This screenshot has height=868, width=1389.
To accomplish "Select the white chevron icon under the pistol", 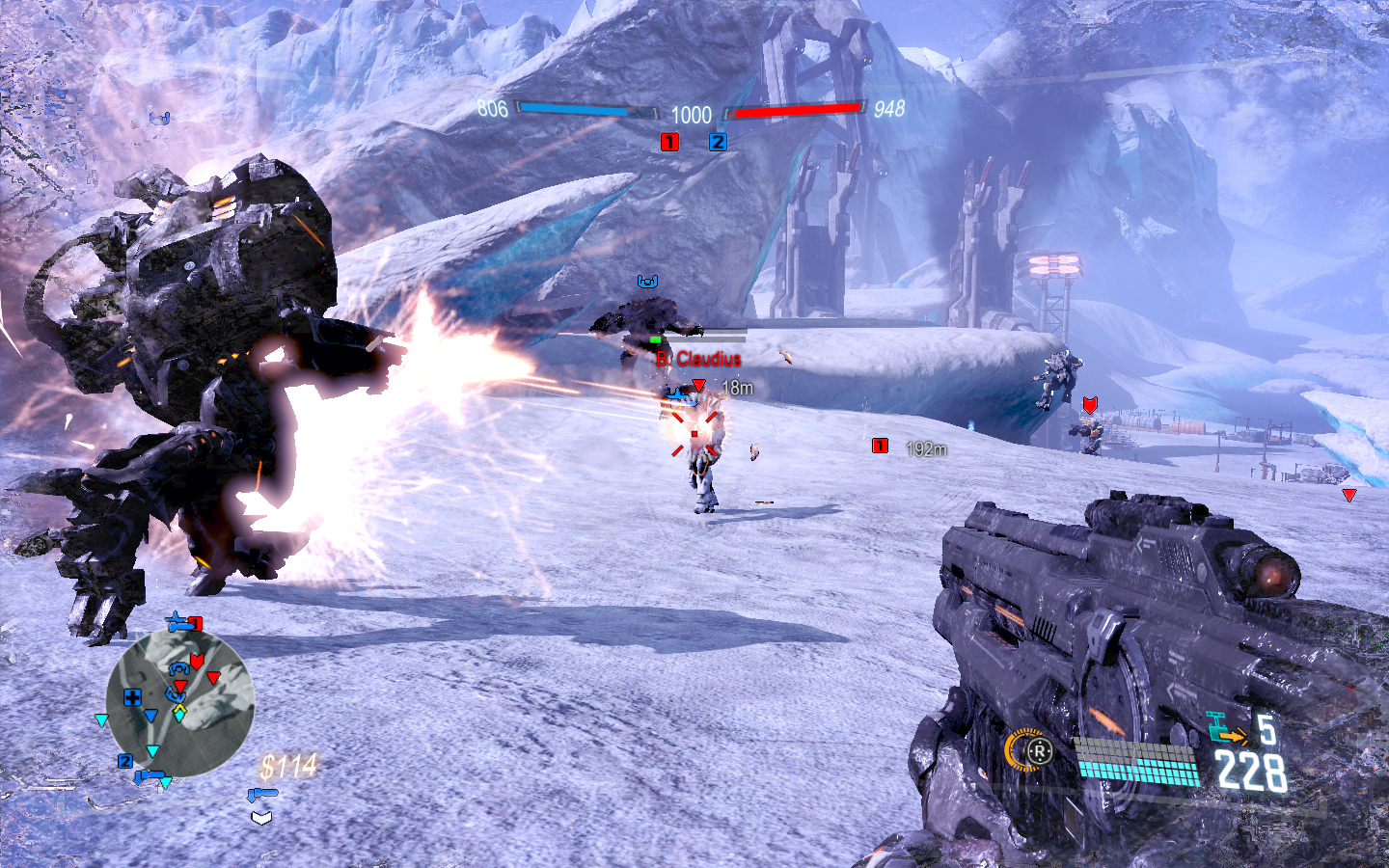I will 261,818.
